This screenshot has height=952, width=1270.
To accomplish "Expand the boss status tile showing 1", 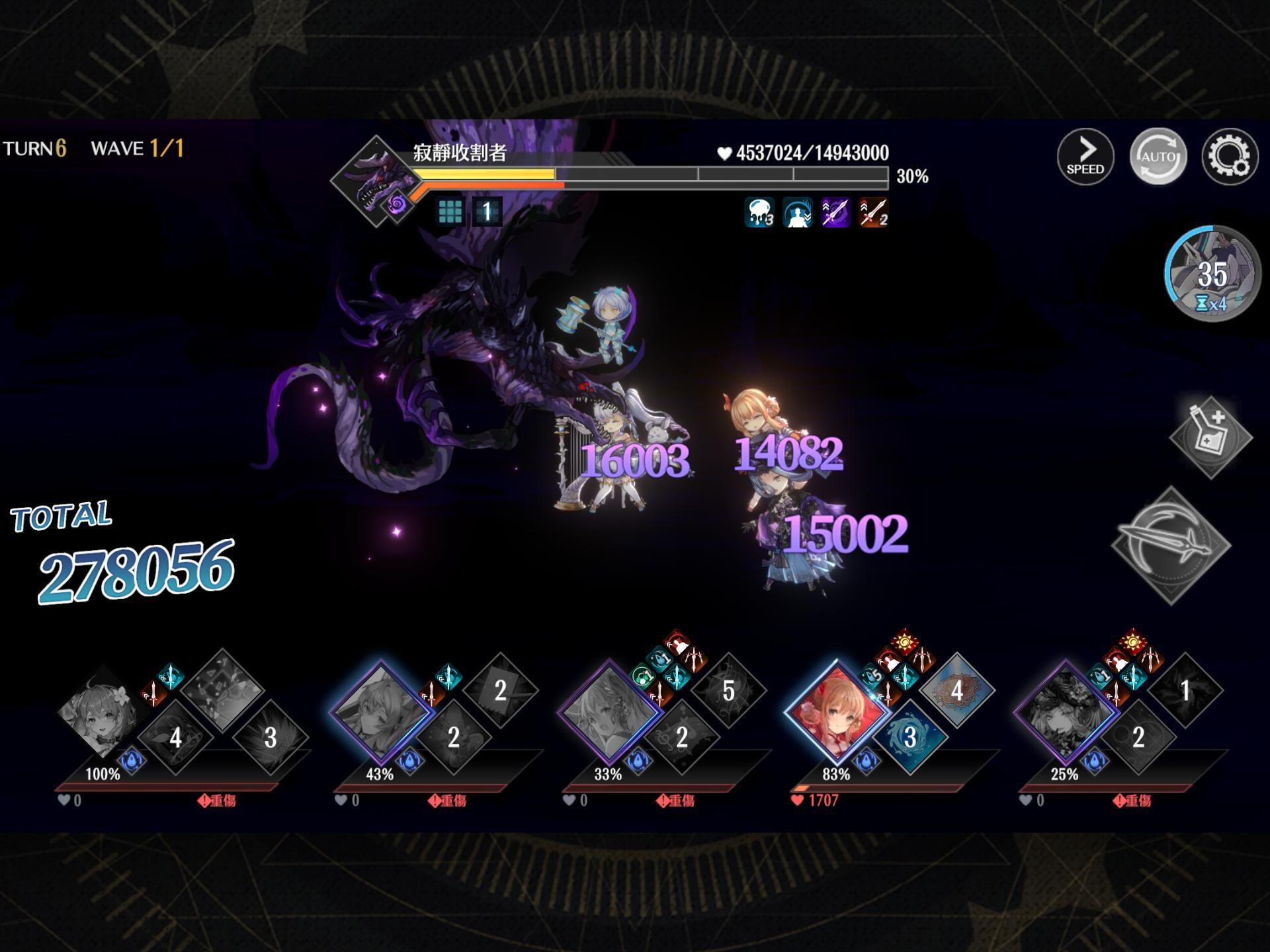I will 486,212.
